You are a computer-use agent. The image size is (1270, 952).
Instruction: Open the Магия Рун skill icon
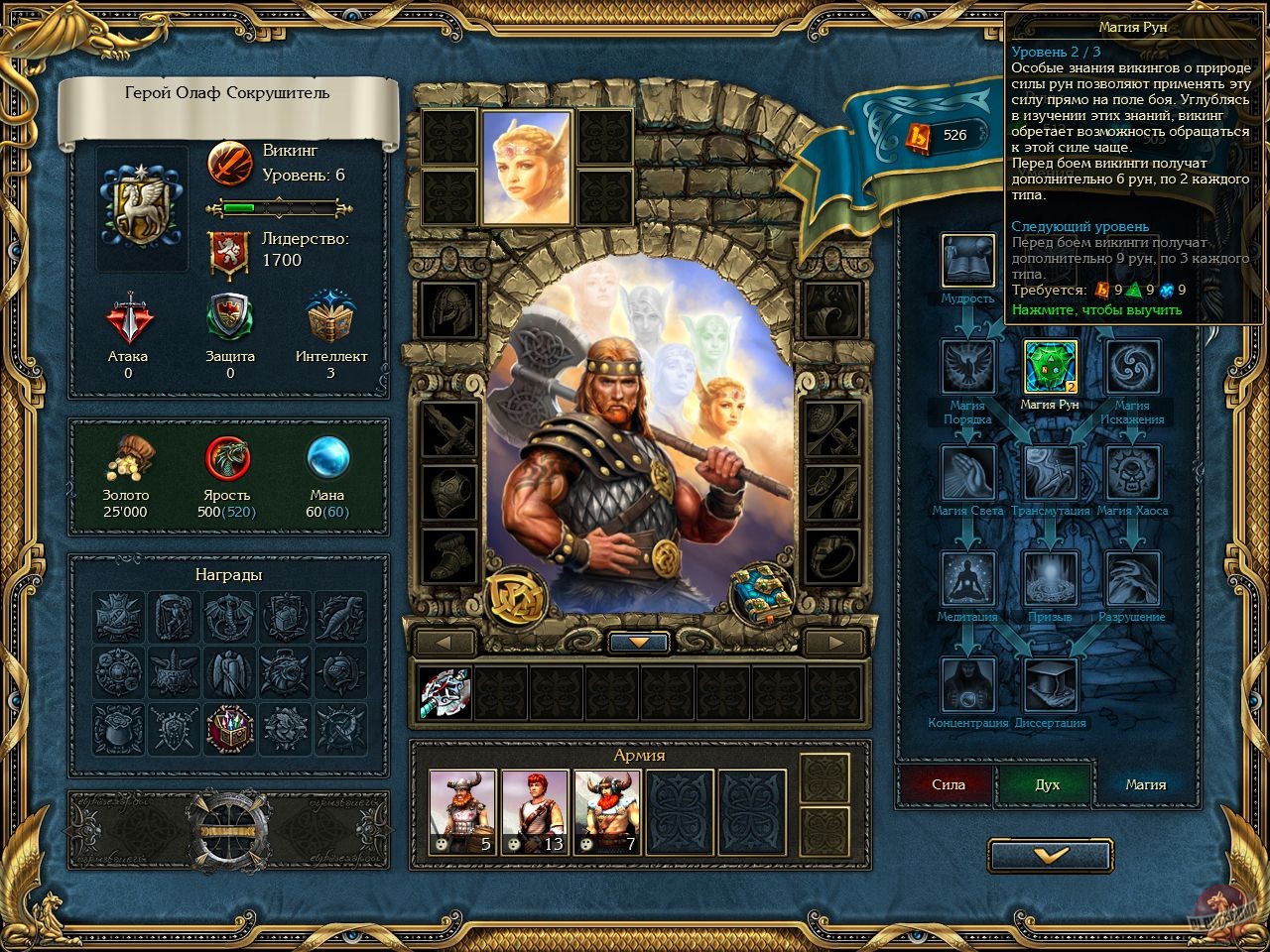coord(1049,365)
